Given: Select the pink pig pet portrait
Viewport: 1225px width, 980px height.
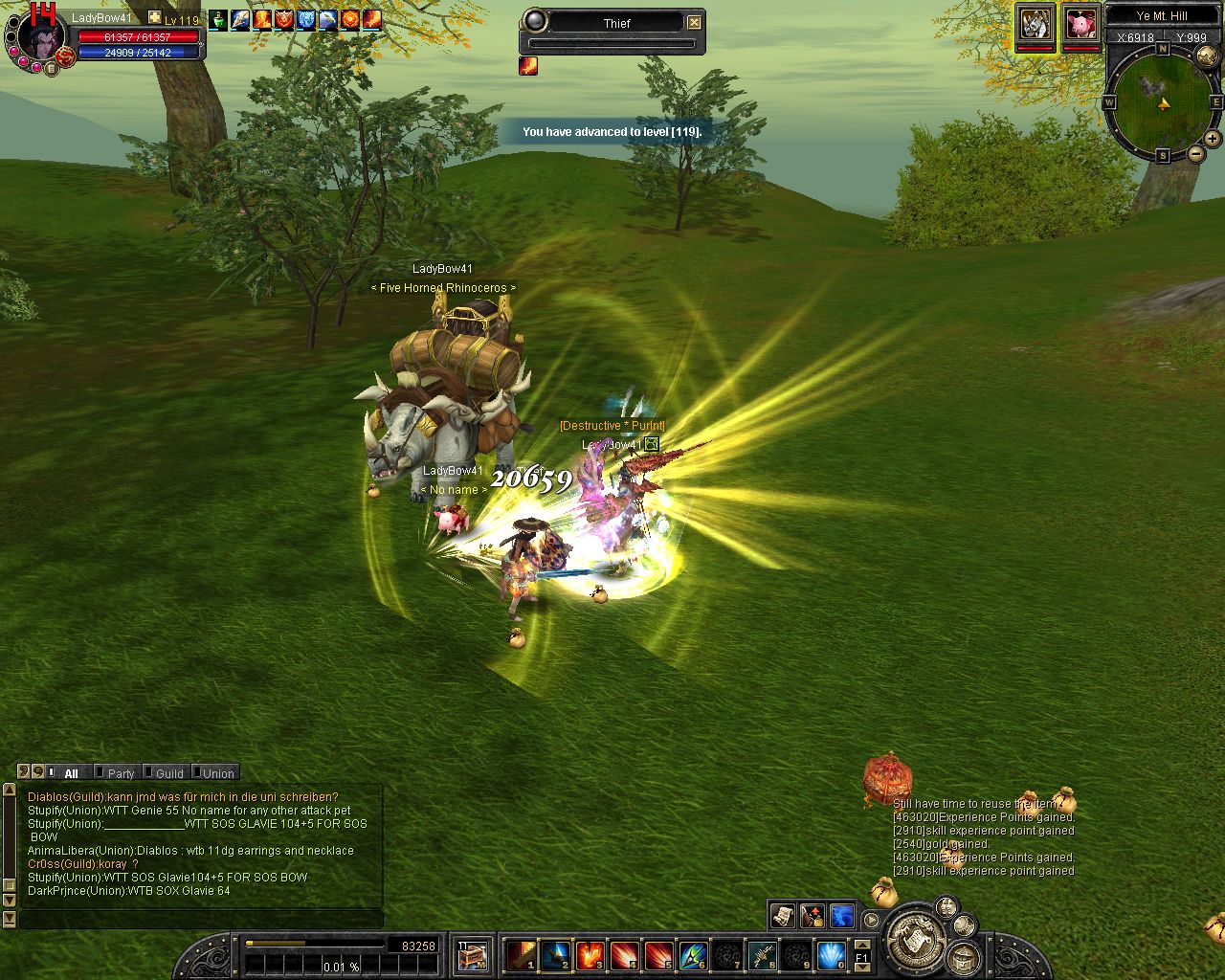Looking at the screenshot, I should tap(1081, 24).
